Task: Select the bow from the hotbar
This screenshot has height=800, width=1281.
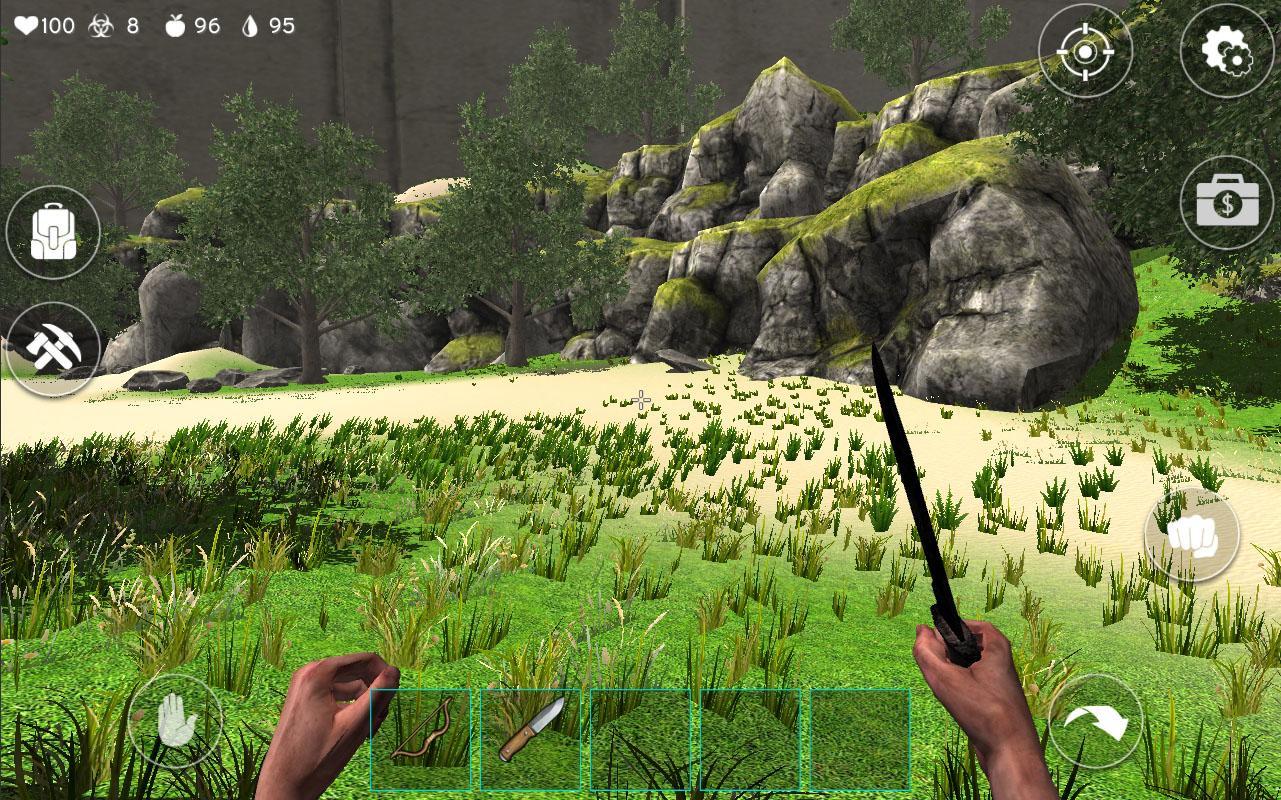Action: 420,738
